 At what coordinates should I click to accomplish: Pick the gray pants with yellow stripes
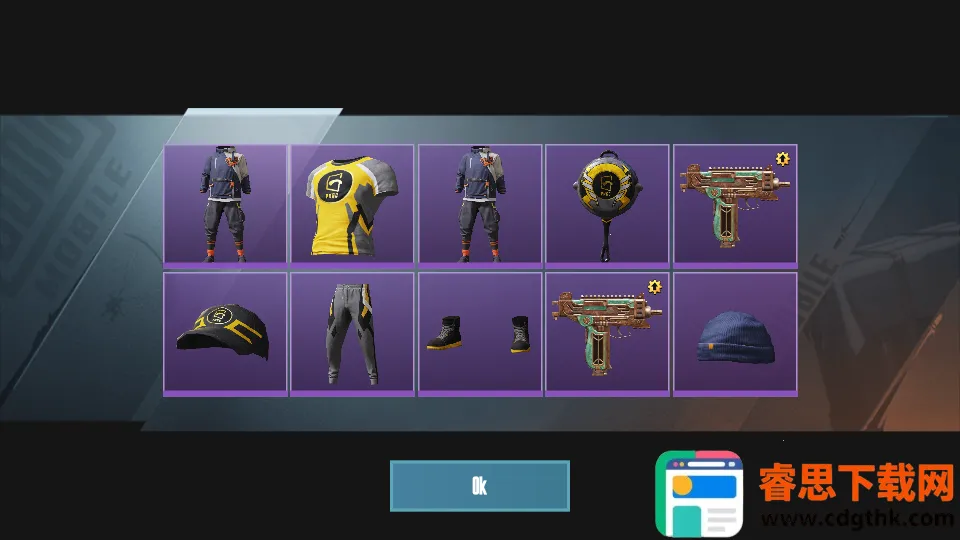(352, 333)
